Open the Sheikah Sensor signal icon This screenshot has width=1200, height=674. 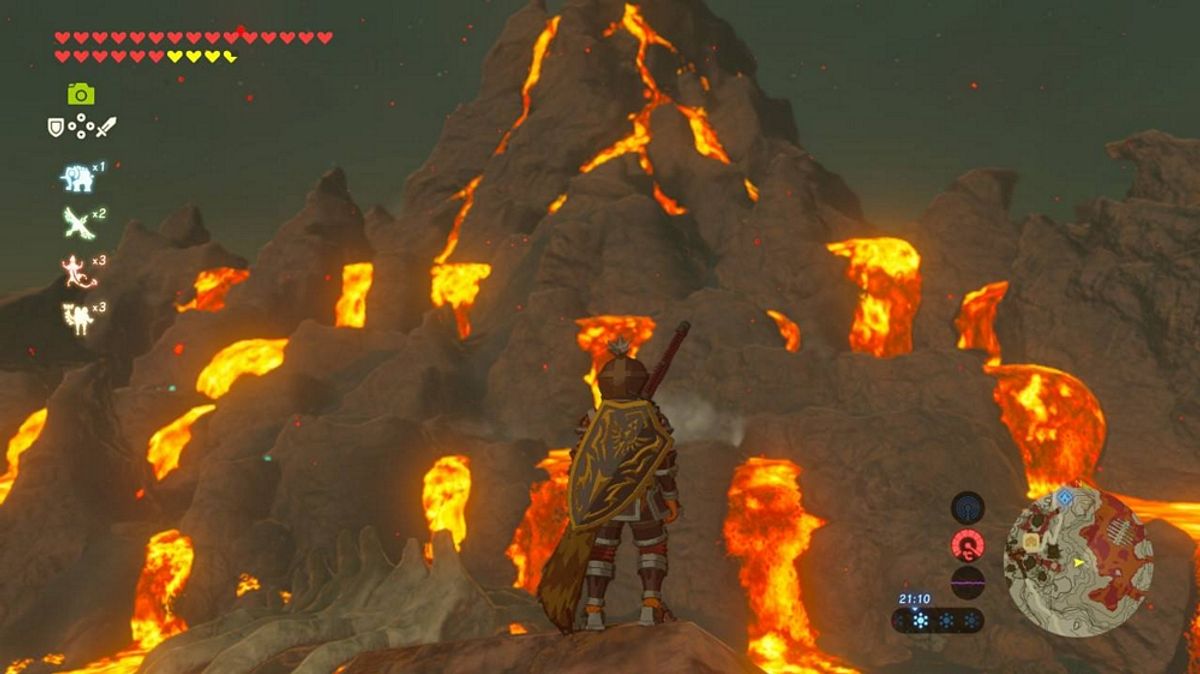(967, 508)
